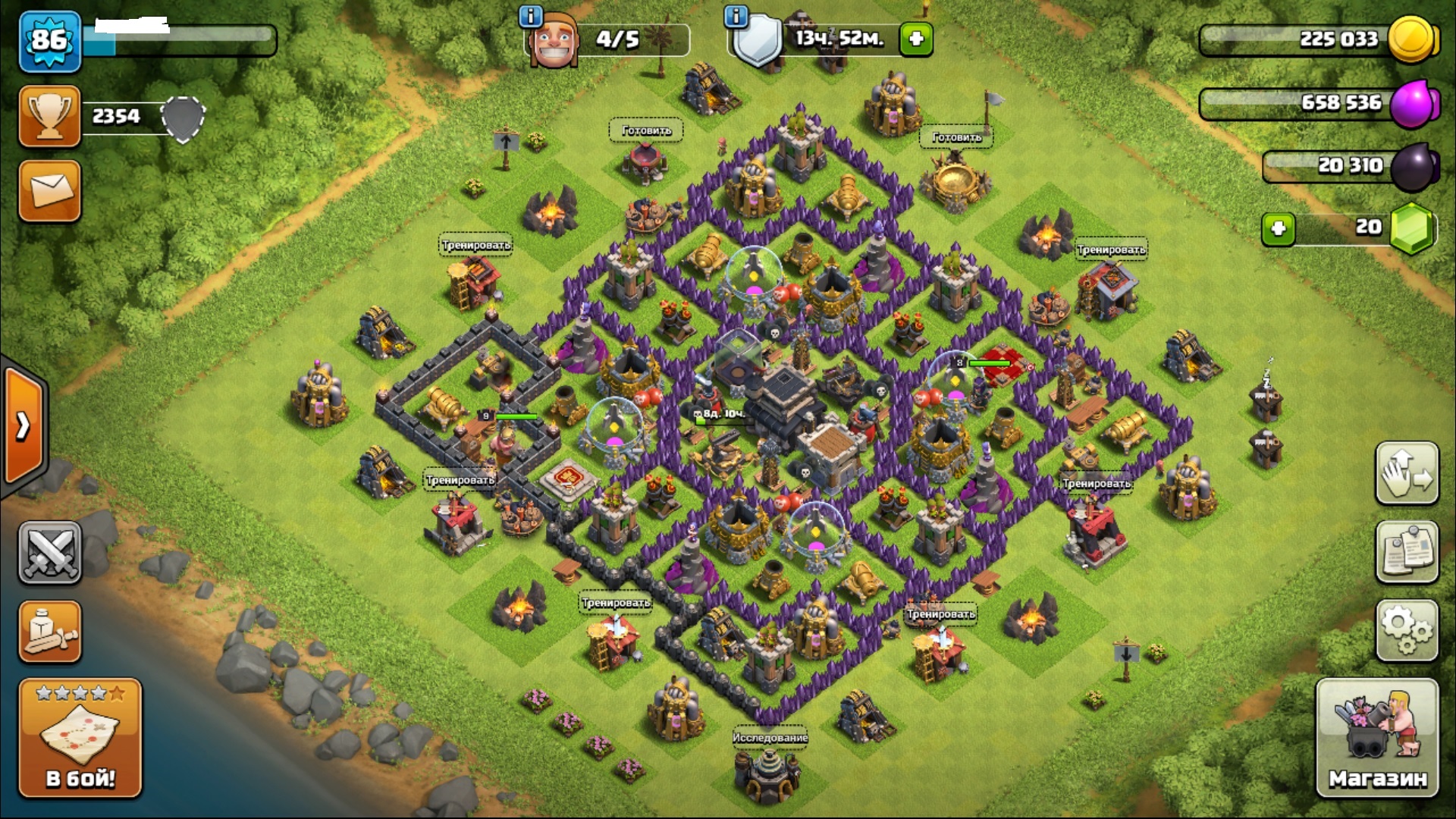Open the mail envelope inbox
The width and height of the screenshot is (1456, 819).
click(x=49, y=191)
